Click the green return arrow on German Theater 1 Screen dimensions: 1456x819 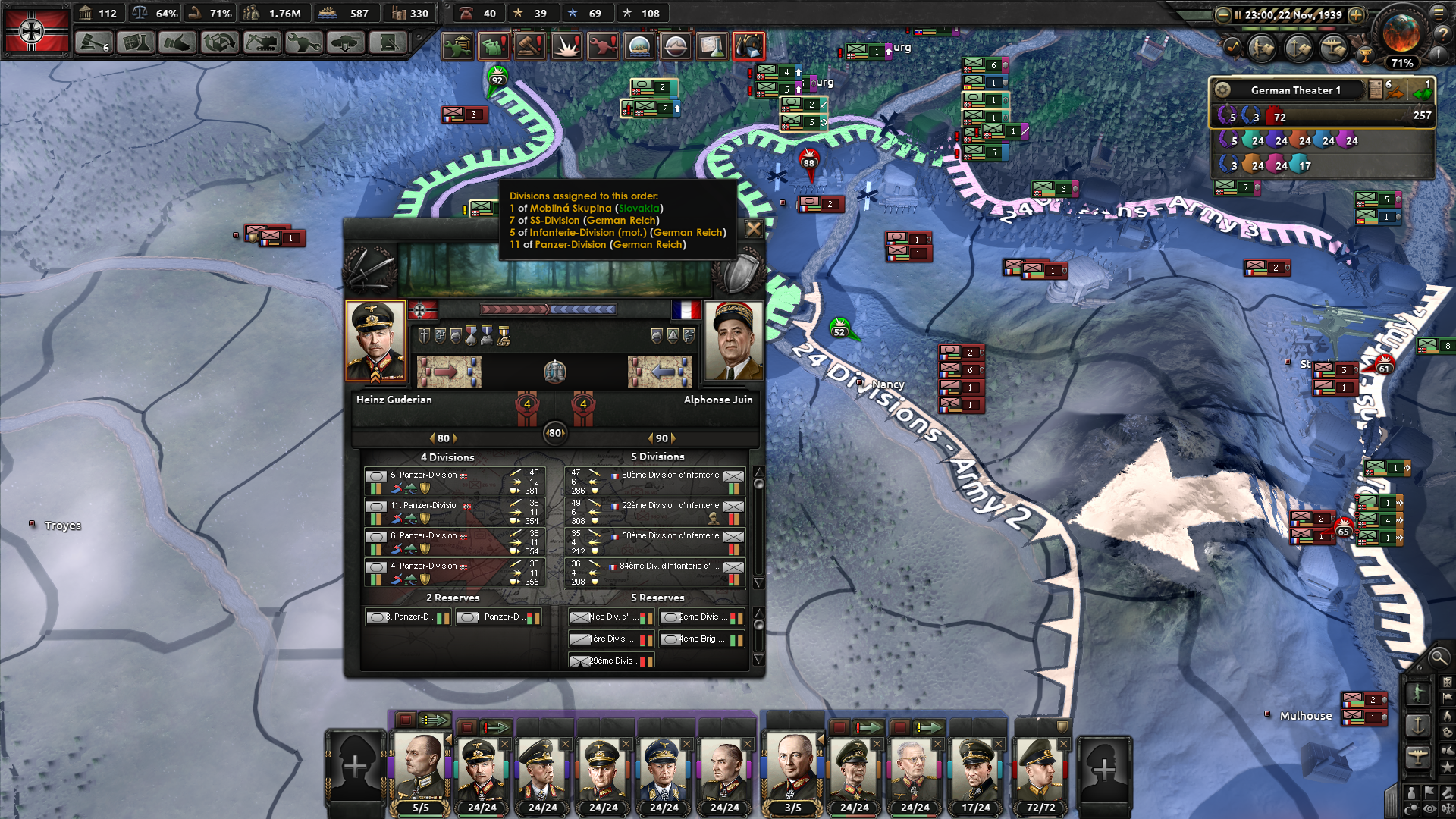1425,93
